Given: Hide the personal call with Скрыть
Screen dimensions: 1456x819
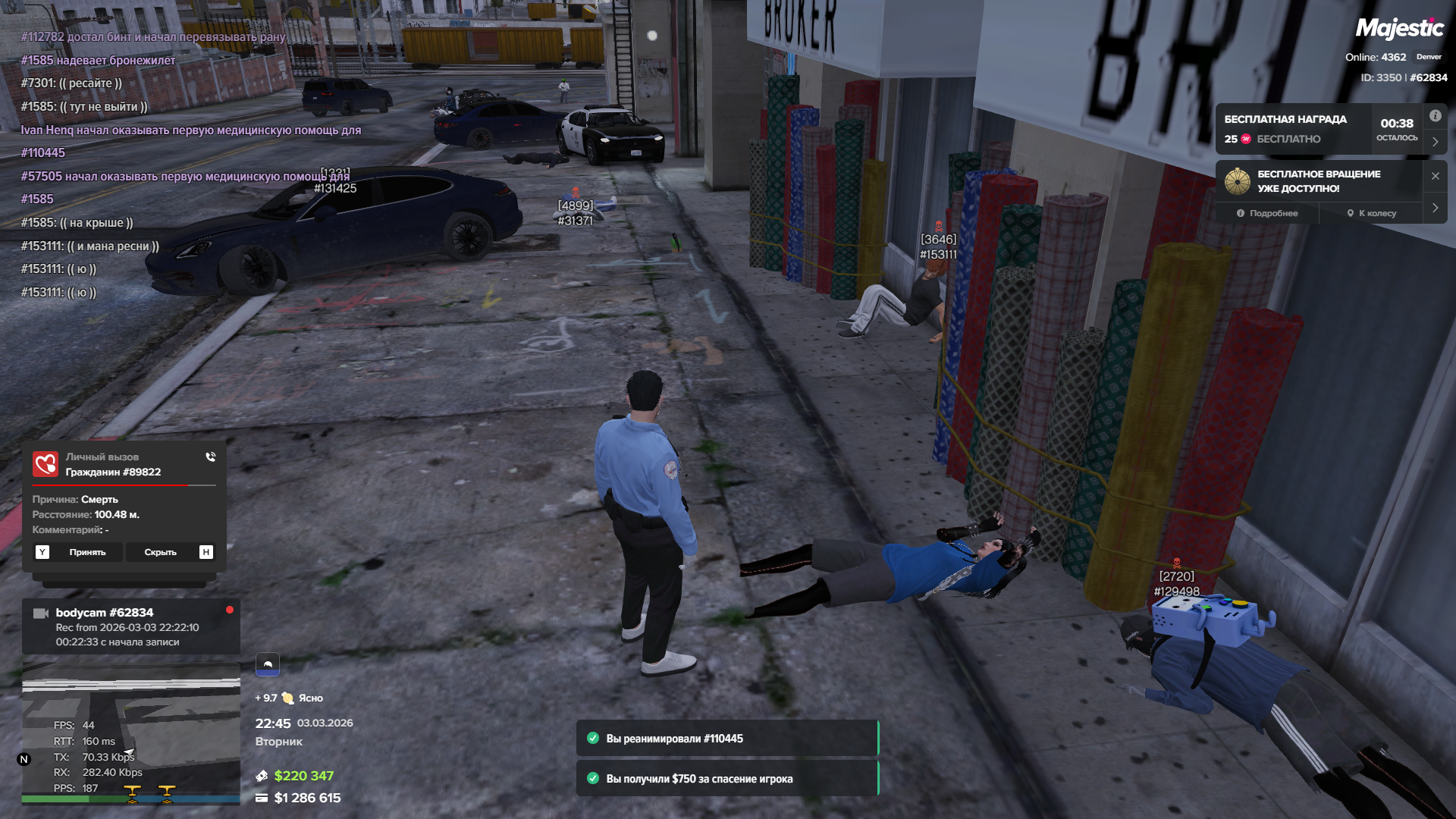Looking at the screenshot, I should 160,552.
